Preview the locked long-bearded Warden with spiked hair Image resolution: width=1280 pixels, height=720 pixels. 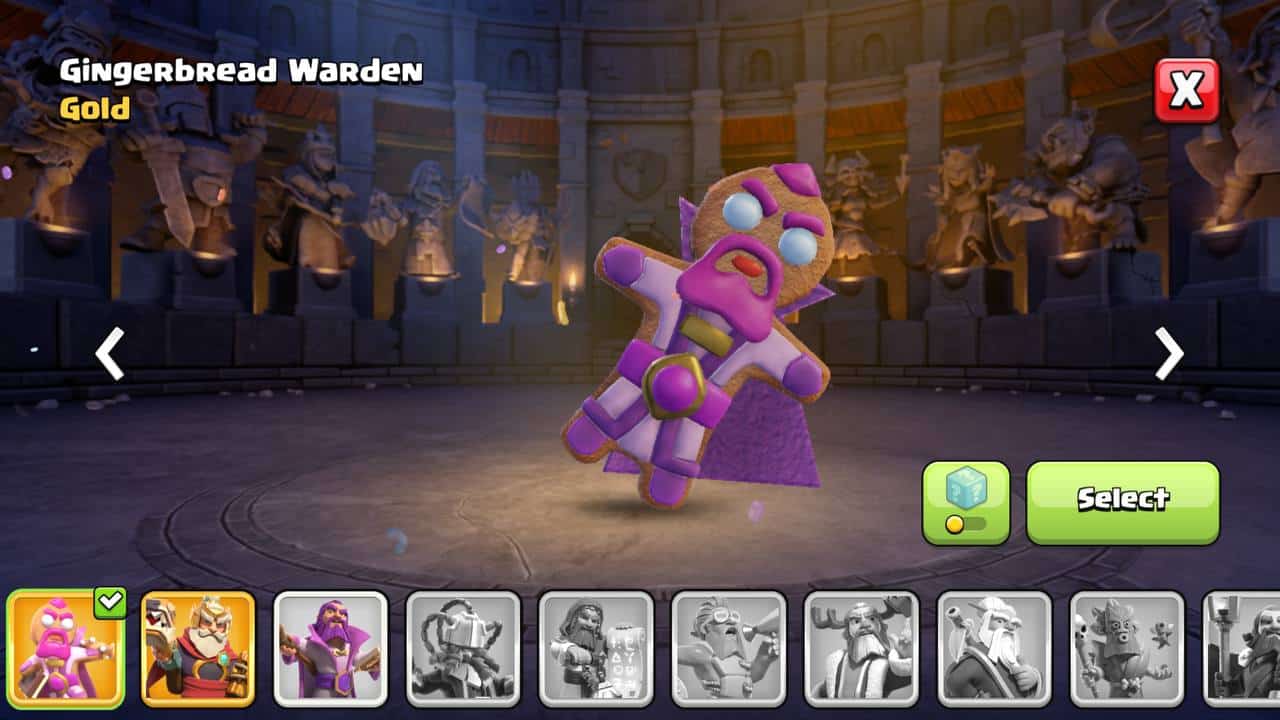[994, 648]
